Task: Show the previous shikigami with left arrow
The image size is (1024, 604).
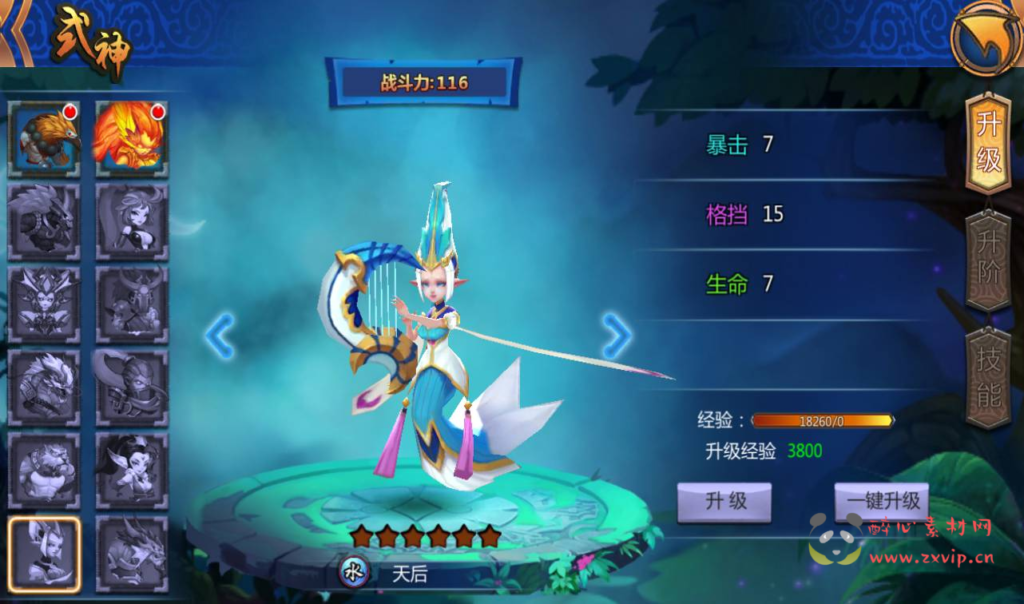Action: pyautogui.click(x=219, y=336)
